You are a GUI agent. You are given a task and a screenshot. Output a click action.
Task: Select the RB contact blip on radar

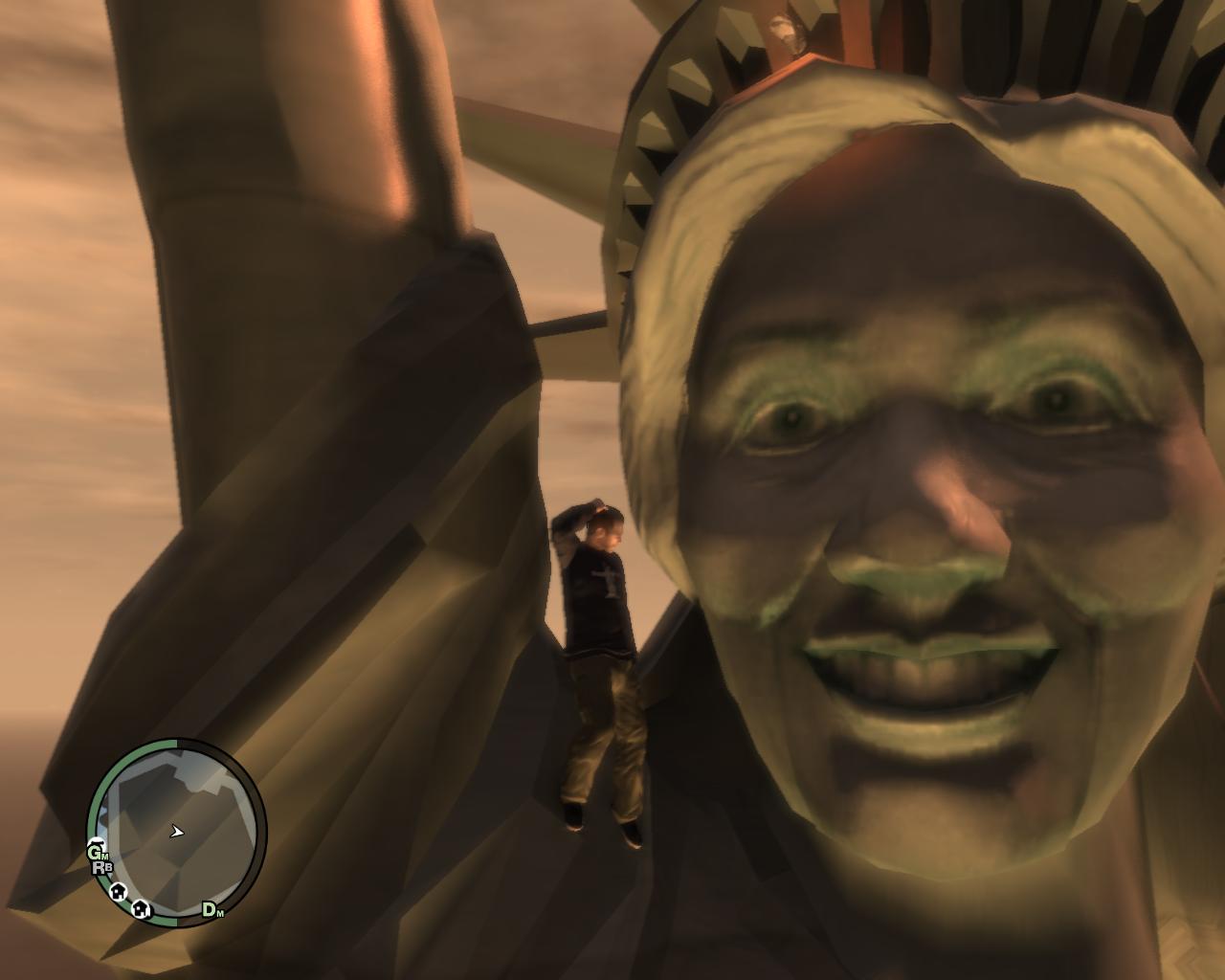[x=101, y=868]
